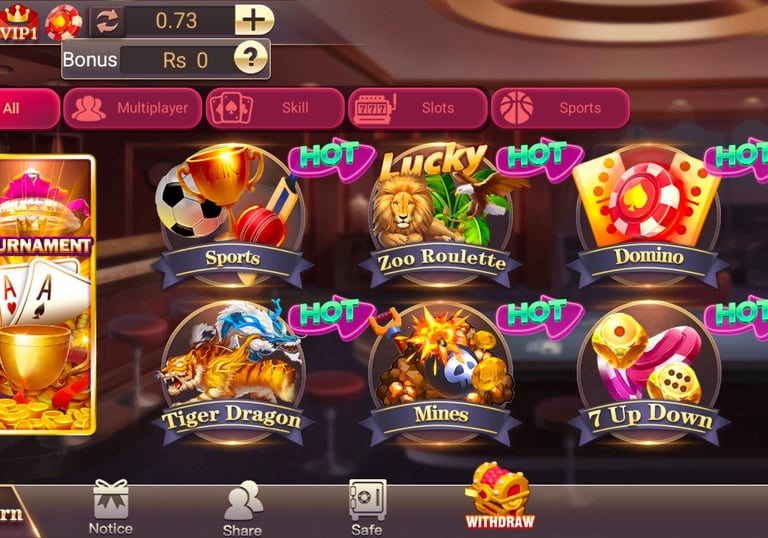768x538 pixels.
Task: Switch to the Sports category tab
Action: [560, 108]
